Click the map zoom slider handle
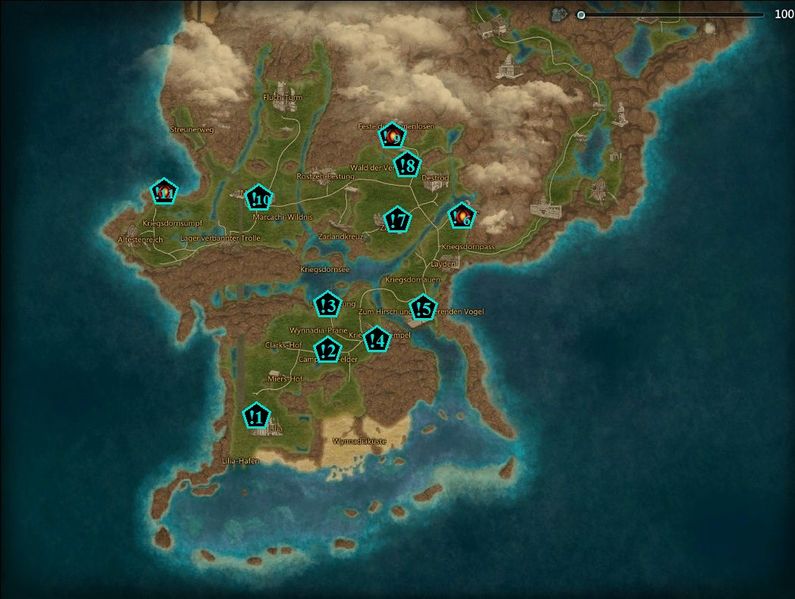795x599 pixels. coord(581,15)
